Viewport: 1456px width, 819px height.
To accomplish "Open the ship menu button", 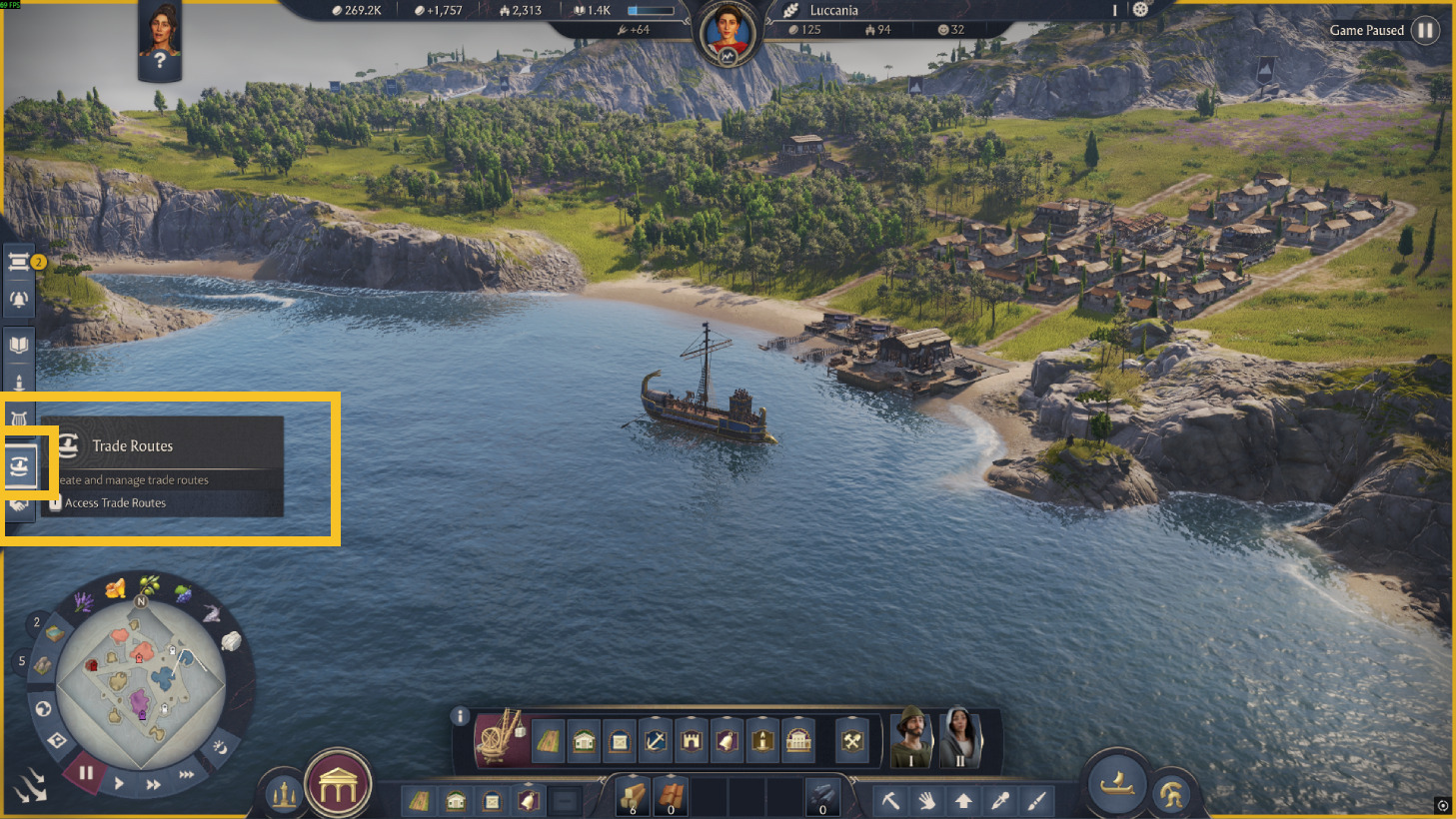I will pos(1116,784).
